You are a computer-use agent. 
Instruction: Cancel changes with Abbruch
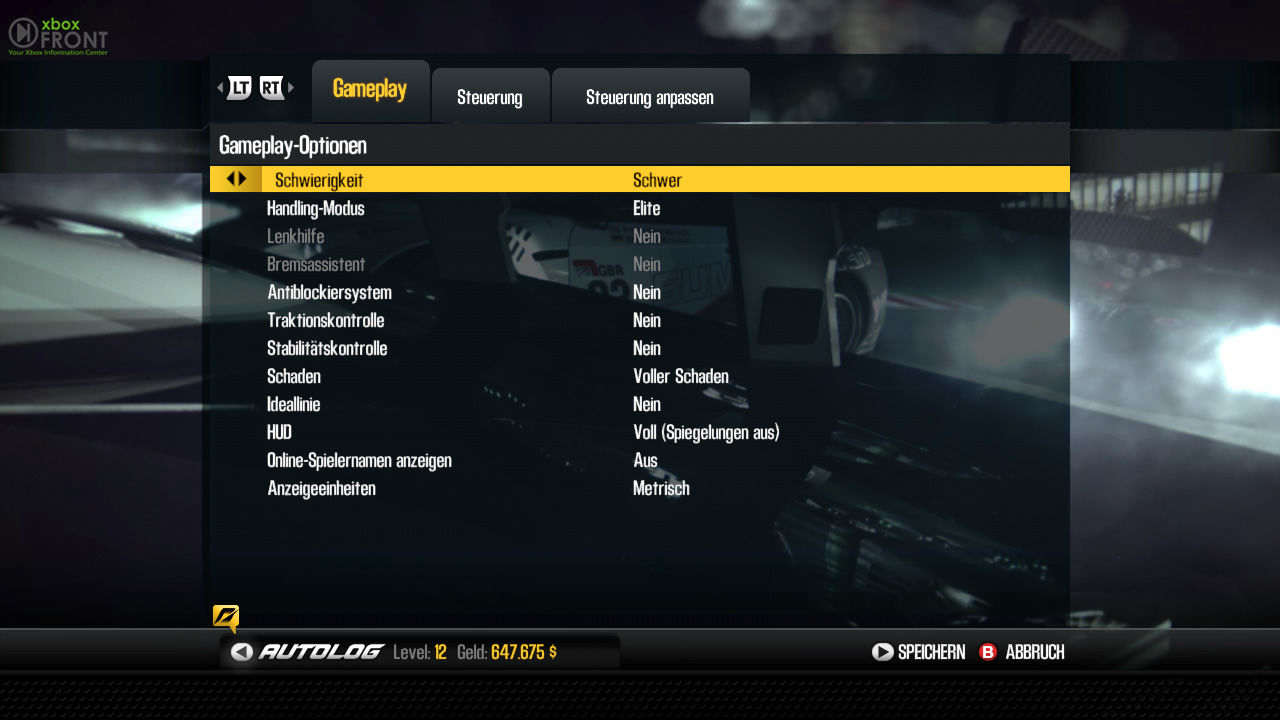[1022, 652]
